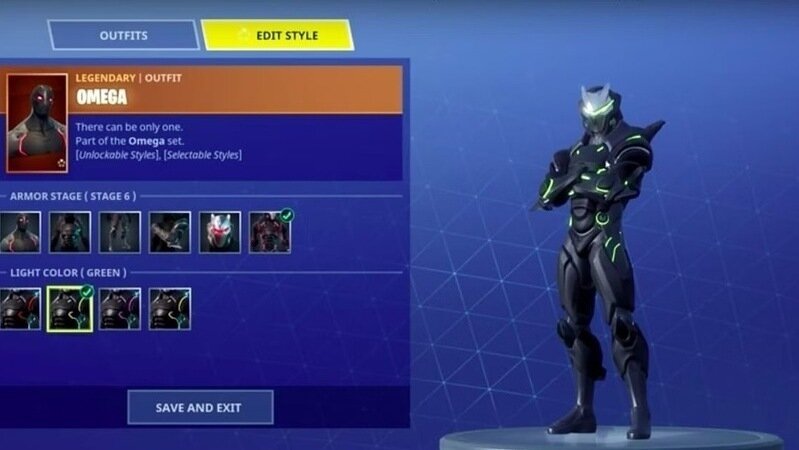This screenshot has width=799, height=450.
Task: Switch to the Outfits tab
Action: coord(123,35)
